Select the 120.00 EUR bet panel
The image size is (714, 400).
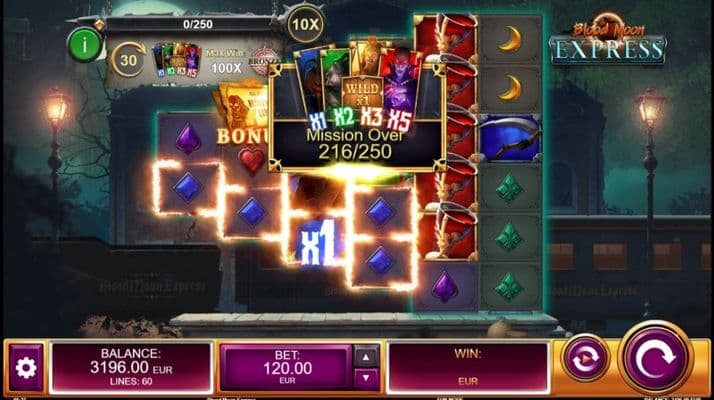(286, 367)
